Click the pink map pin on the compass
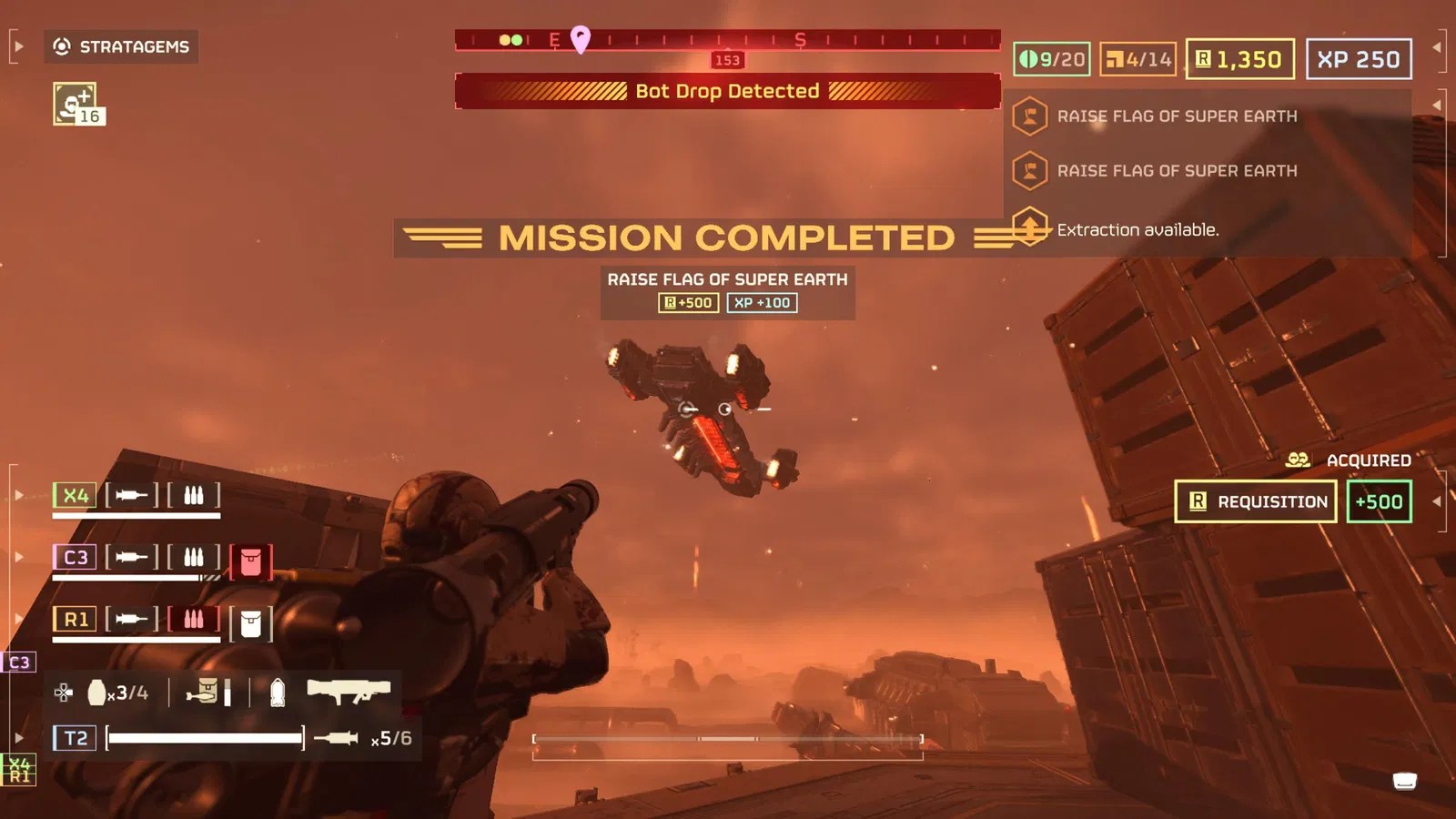The height and width of the screenshot is (819, 1456). 580,38
